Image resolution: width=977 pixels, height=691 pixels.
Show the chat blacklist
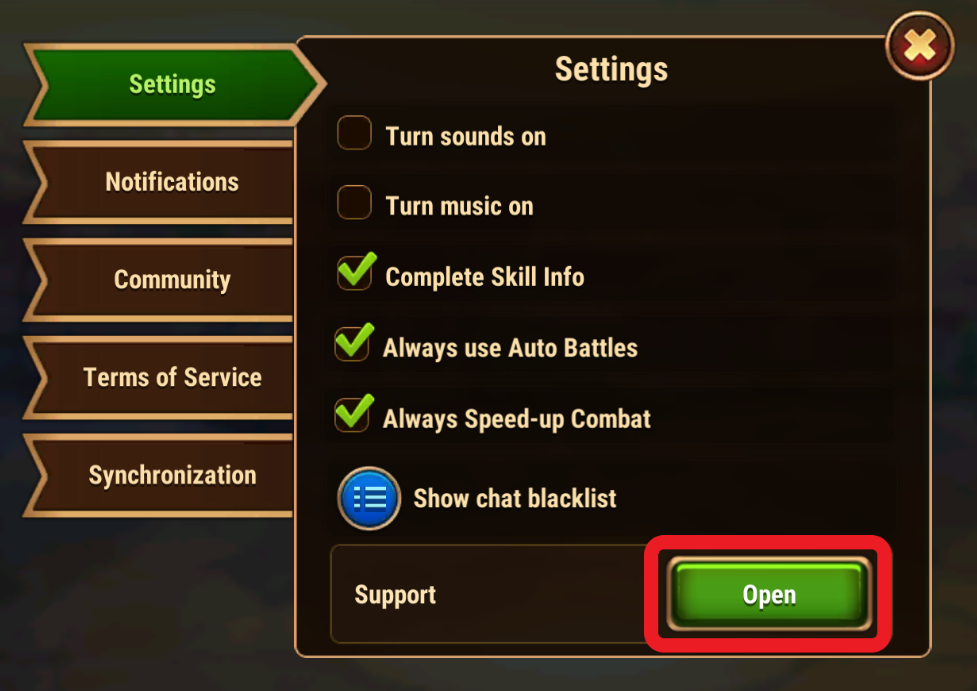click(x=369, y=498)
